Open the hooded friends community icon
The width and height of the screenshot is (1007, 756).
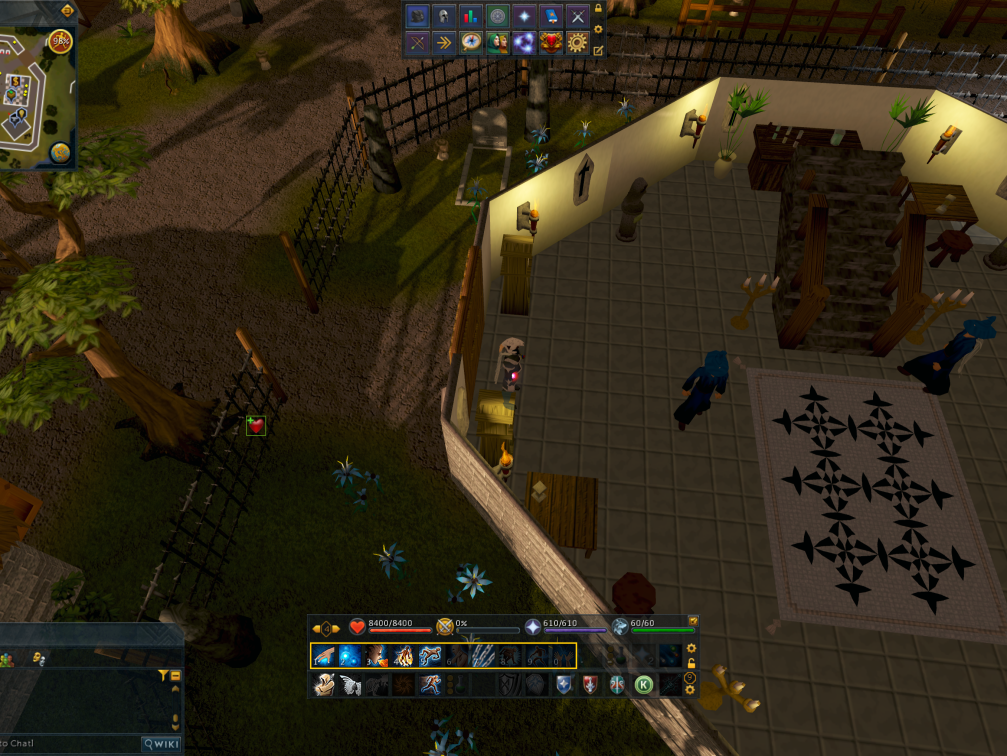[x=497, y=43]
